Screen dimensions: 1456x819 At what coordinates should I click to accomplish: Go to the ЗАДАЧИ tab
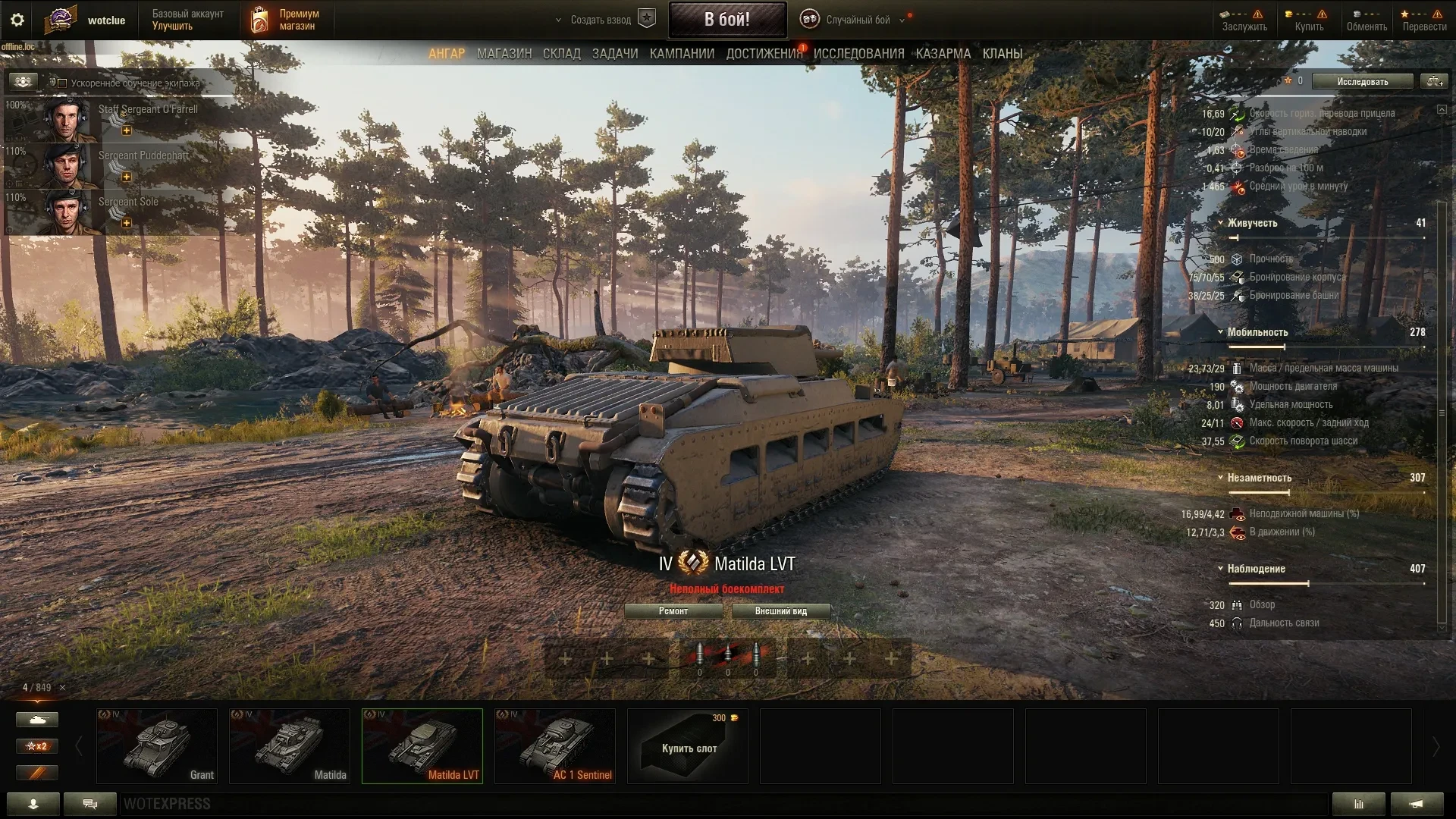pyautogui.click(x=615, y=54)
